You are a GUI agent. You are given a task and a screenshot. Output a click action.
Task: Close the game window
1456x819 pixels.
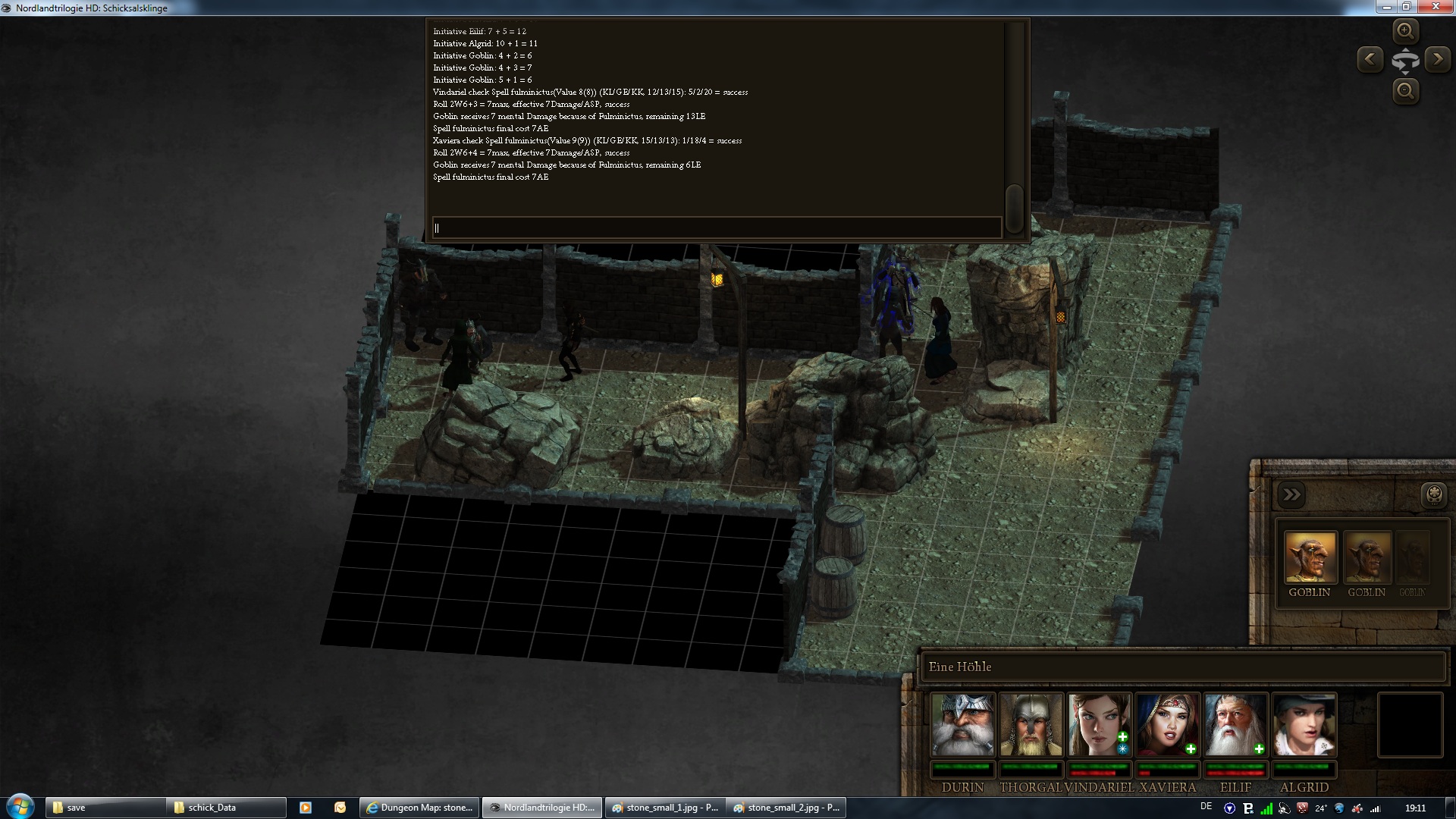pos(1436,7)
